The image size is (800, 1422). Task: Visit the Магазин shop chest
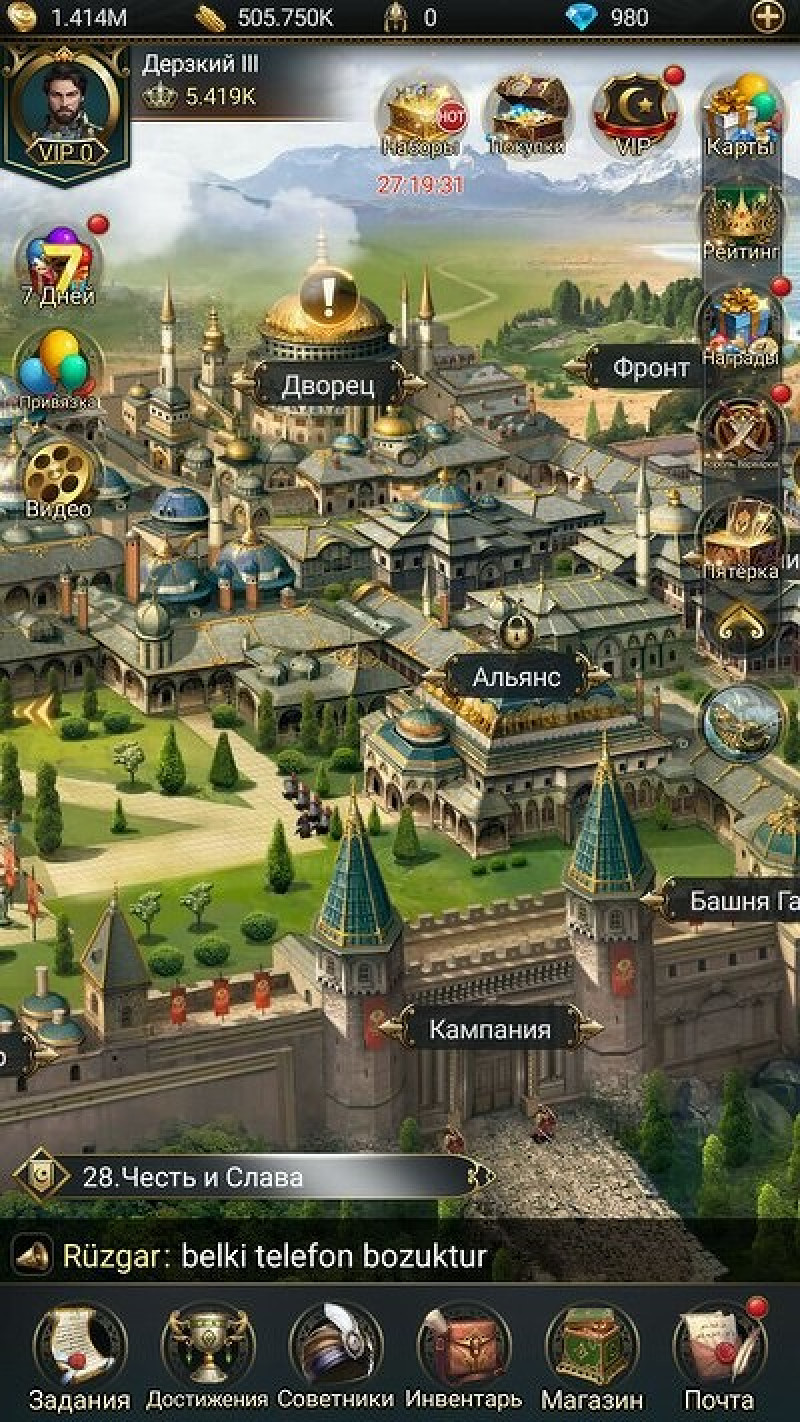tap(591, 1347)
